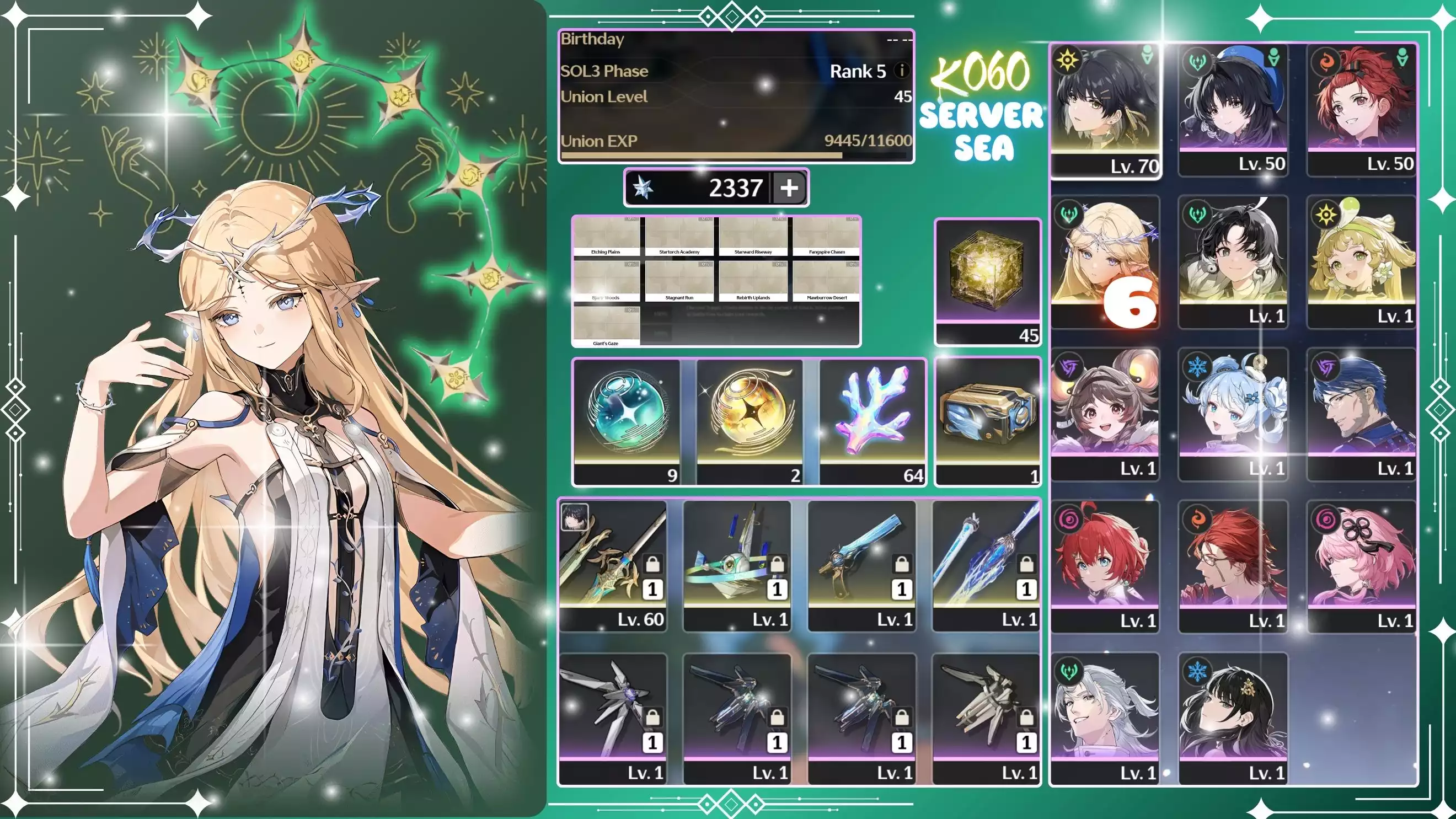1456x819 pixels.
Task: Click the plus button beside 2337 currency
Action: pyautogui.click(x=789, y=188)
